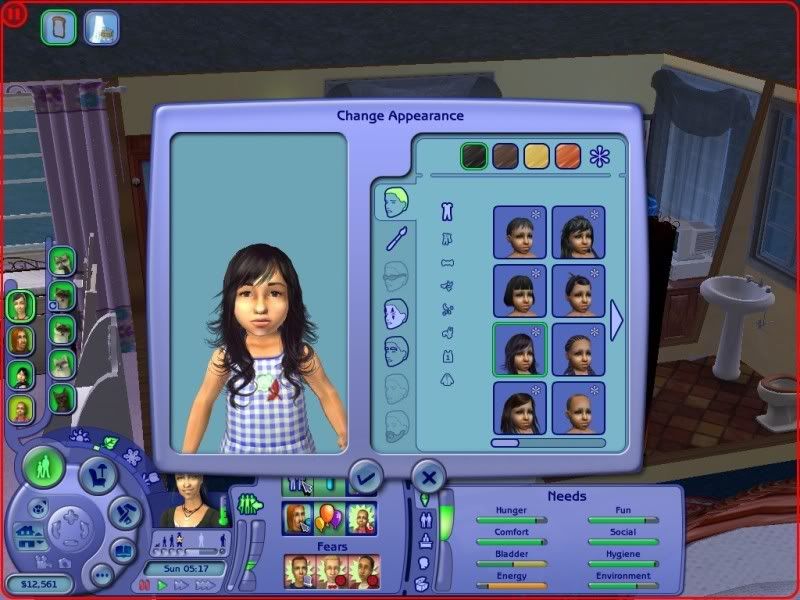This screenshot has height=600, width=800.
Task: Open Build Mode with the hammer and saw button
Action: point(122,512)
